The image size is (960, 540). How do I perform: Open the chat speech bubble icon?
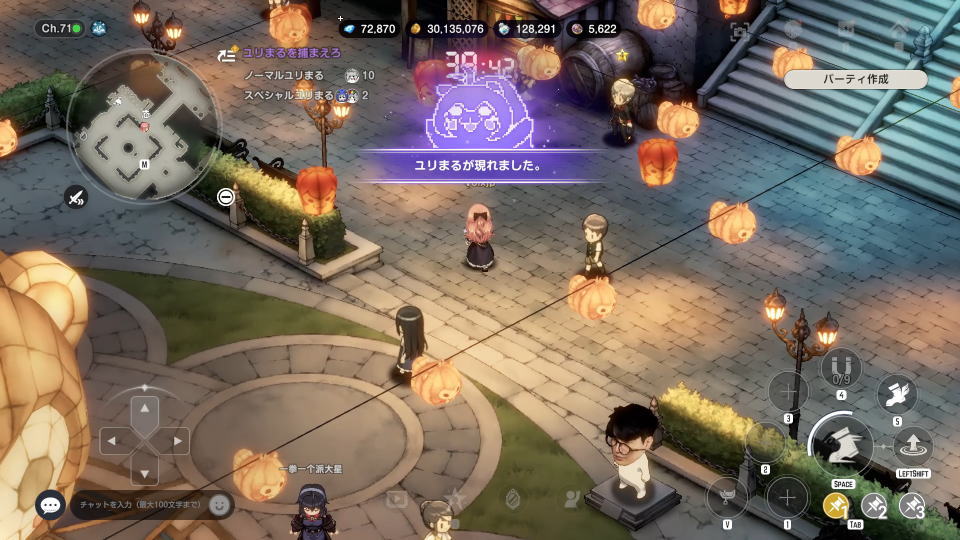pos(50,505)
